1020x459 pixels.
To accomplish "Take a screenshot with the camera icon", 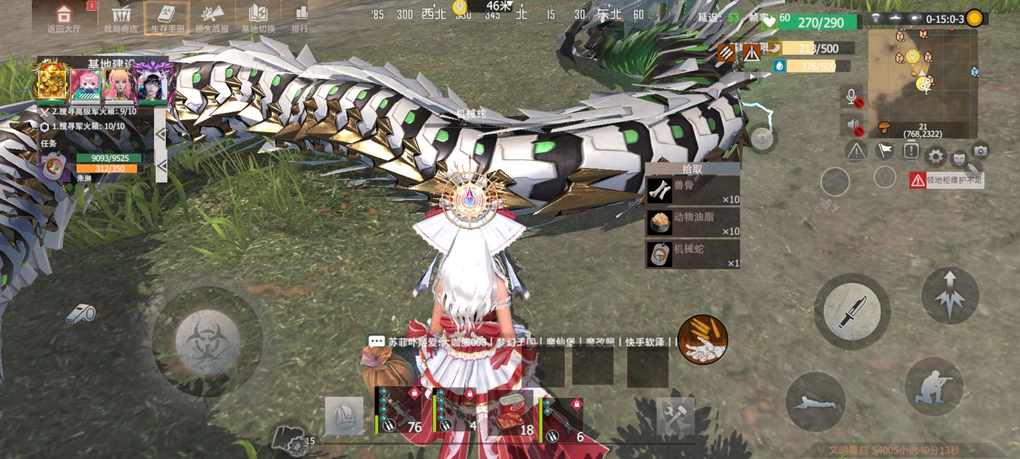I will click(980, 152).
